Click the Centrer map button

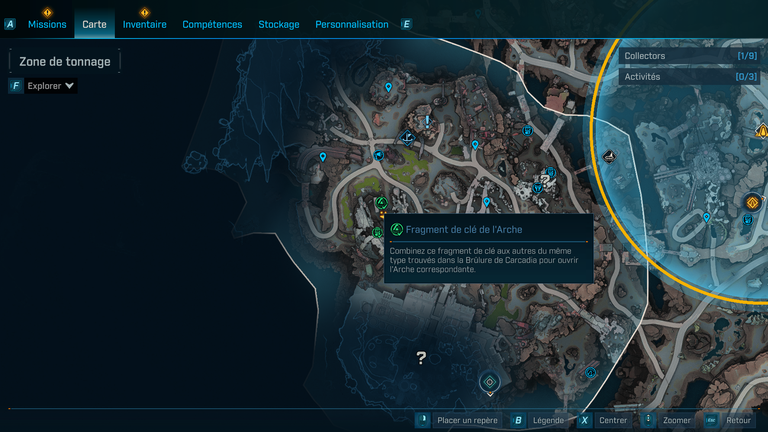coord(613,421)
